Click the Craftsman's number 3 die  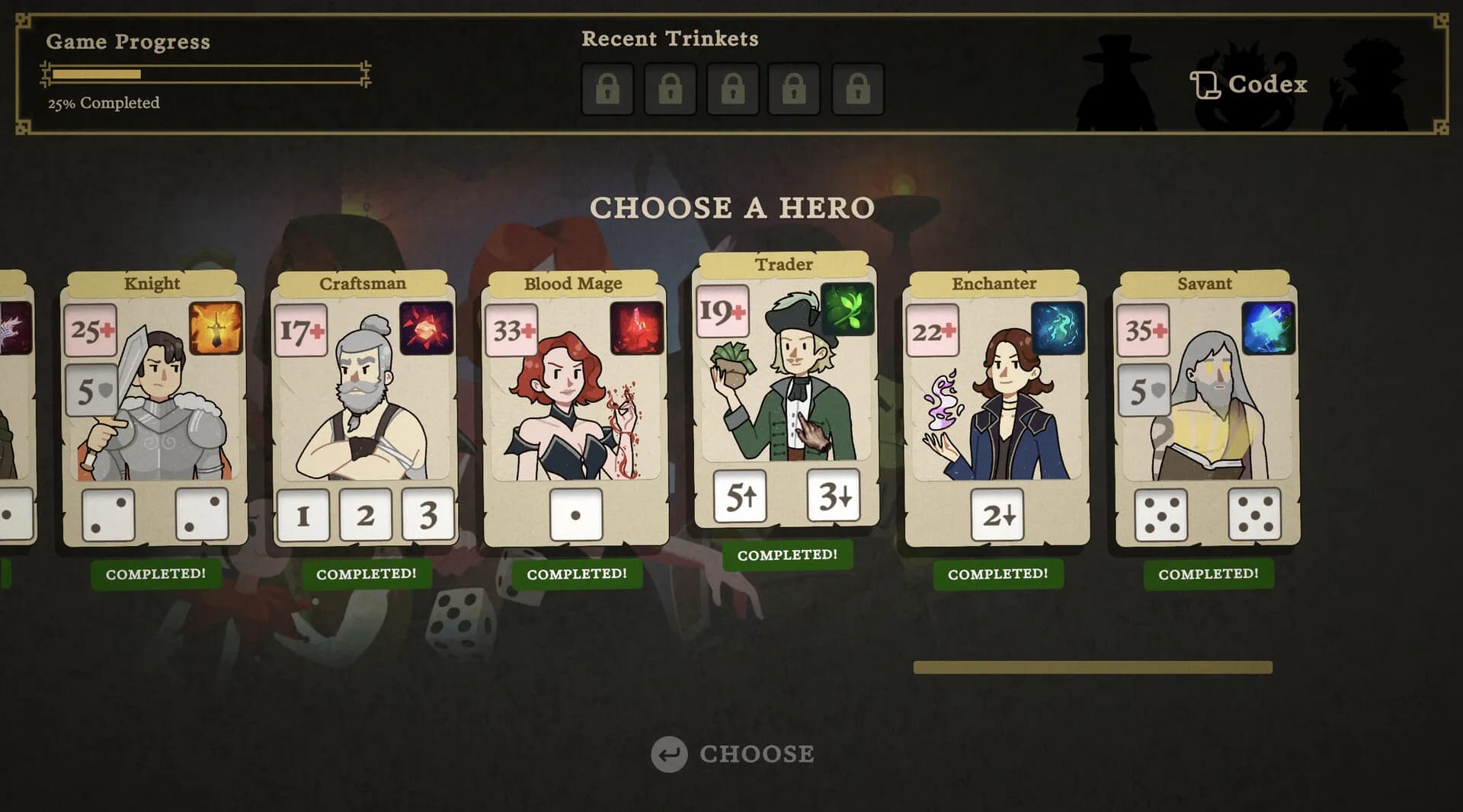pyautogui.click(x=427, y=515)
